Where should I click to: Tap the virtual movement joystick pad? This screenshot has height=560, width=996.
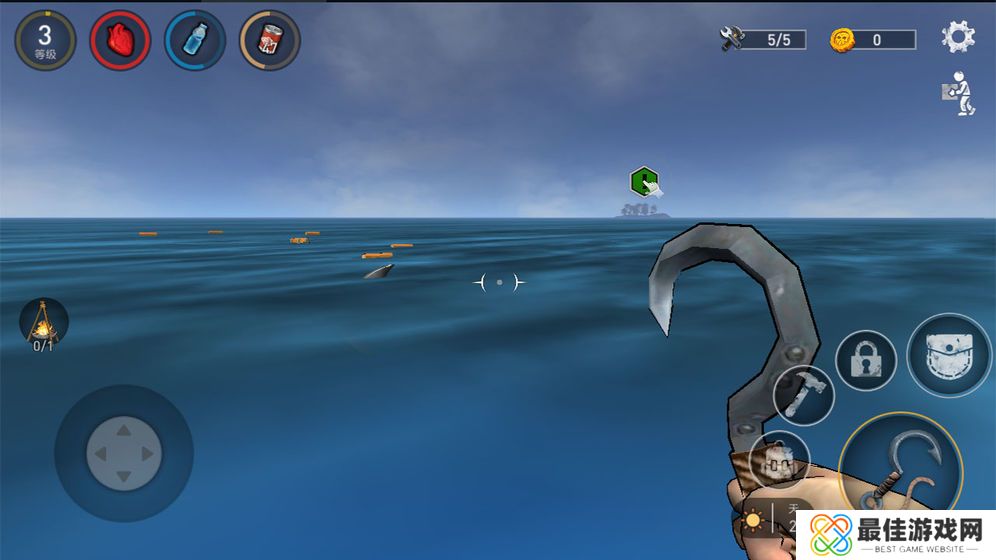point(123,453)
